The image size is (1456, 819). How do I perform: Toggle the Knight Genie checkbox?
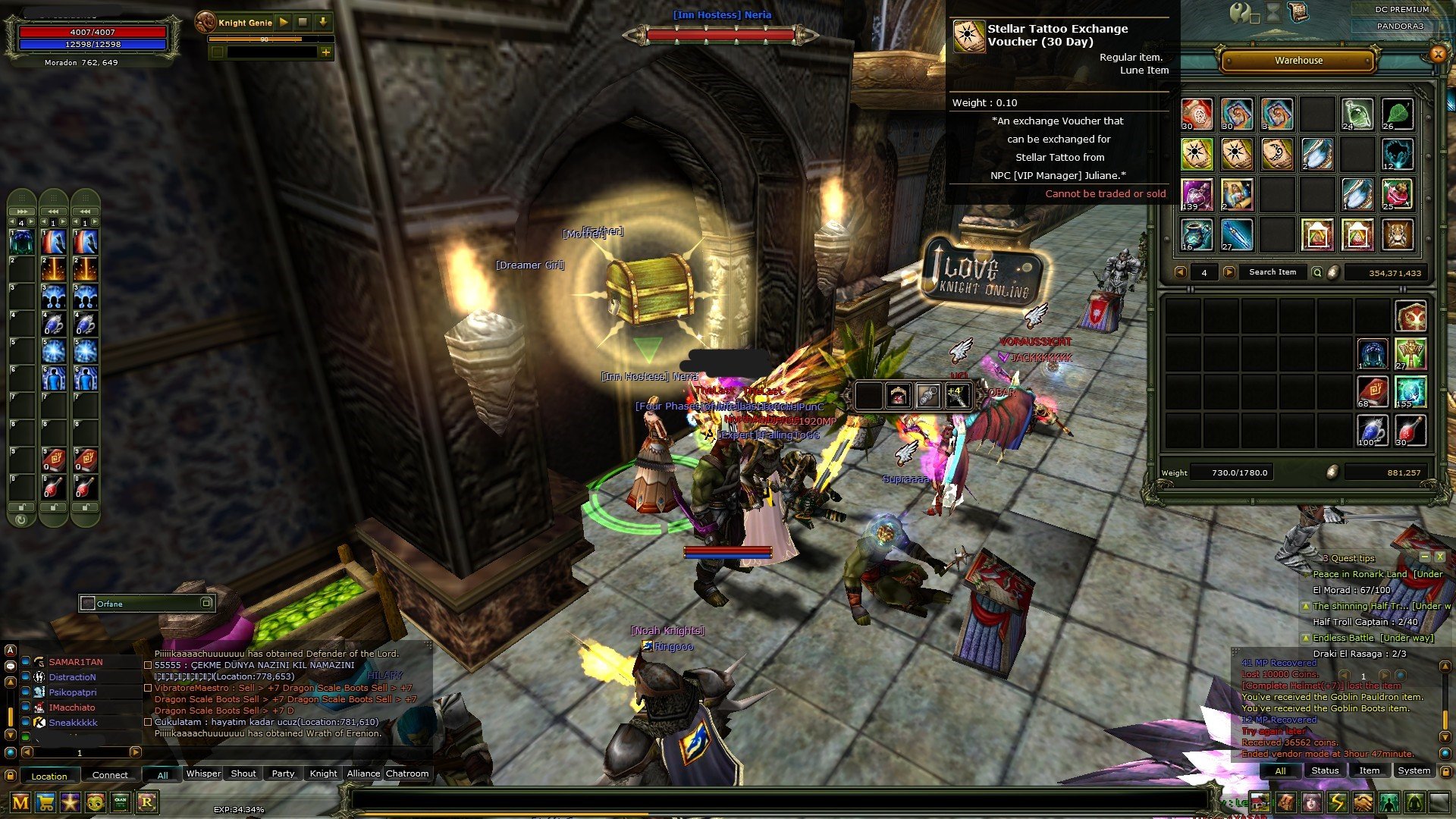click(x=217, y=53)
